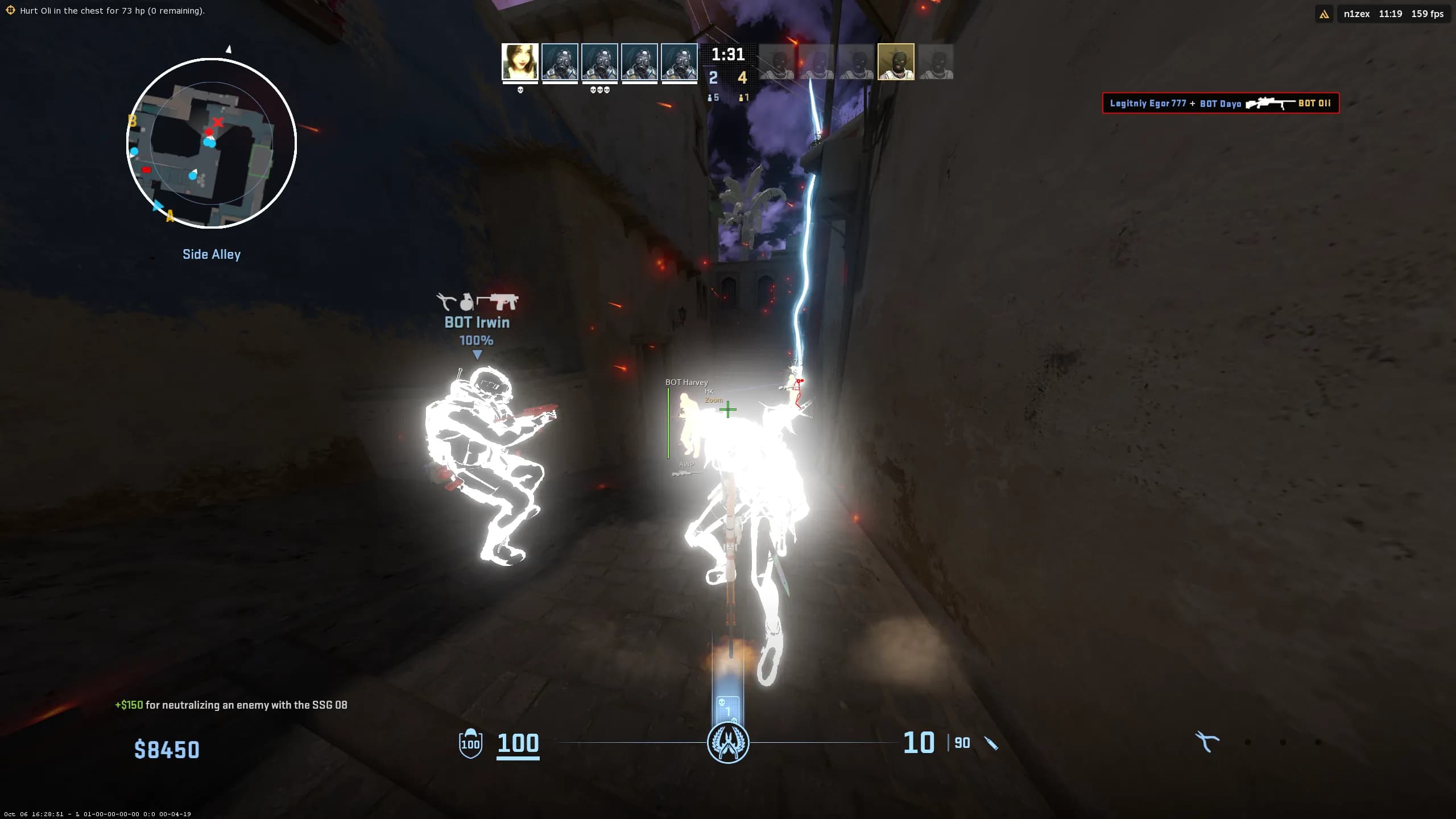Click the red X death marker on radar
Screen dimensions: 1456x819
click(x=218, y=122)
